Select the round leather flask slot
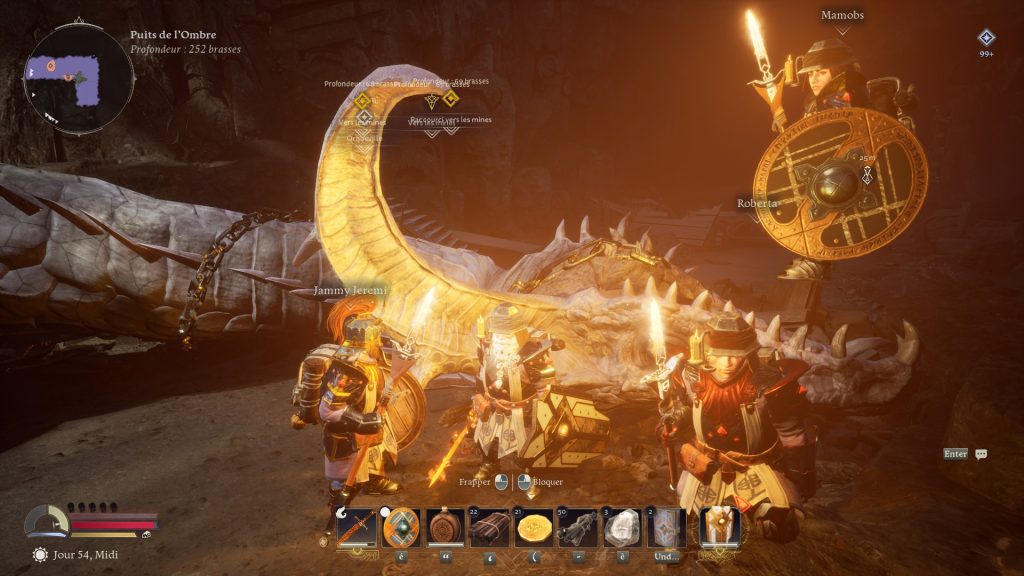Image resolution: width=1024 pixels, height=576 pixels. pos(445,527)
